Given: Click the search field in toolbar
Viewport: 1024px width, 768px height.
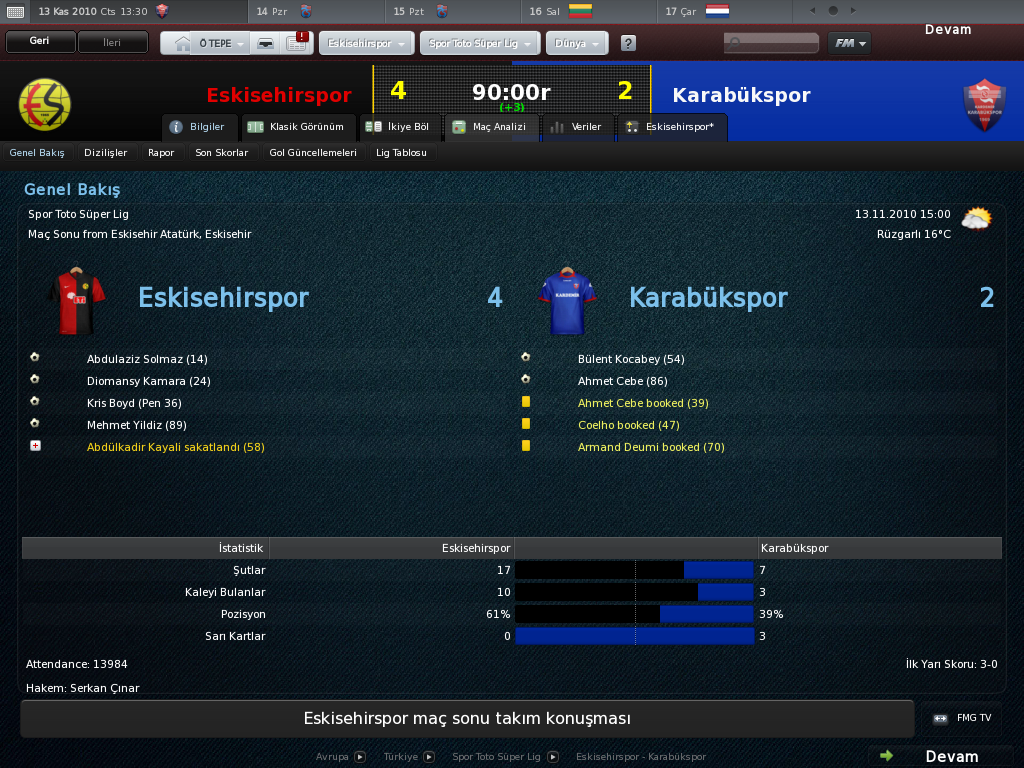Looking at the screenshot, I should coord(771,44).
